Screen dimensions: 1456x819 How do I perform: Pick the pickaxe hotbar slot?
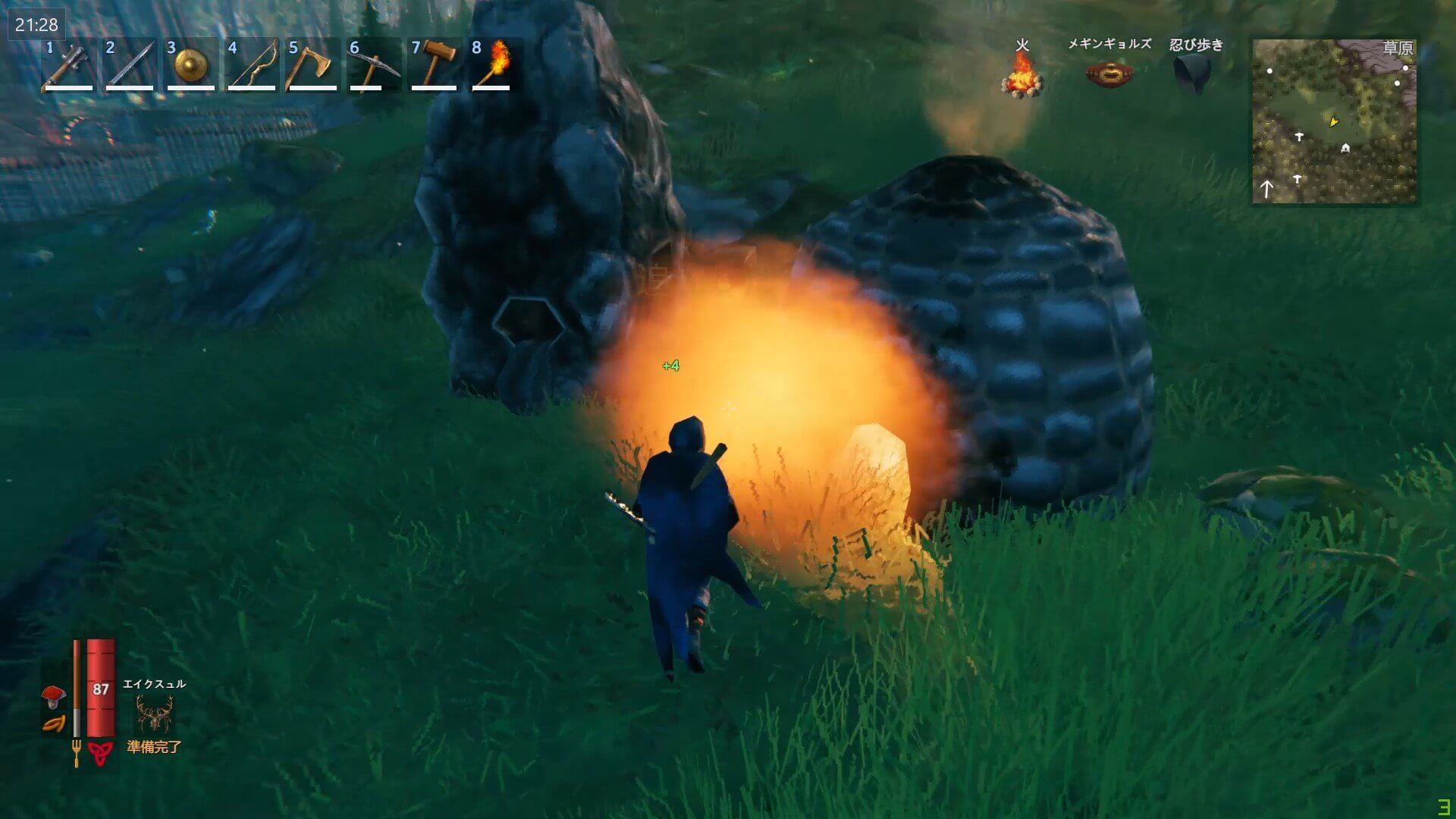373,65
